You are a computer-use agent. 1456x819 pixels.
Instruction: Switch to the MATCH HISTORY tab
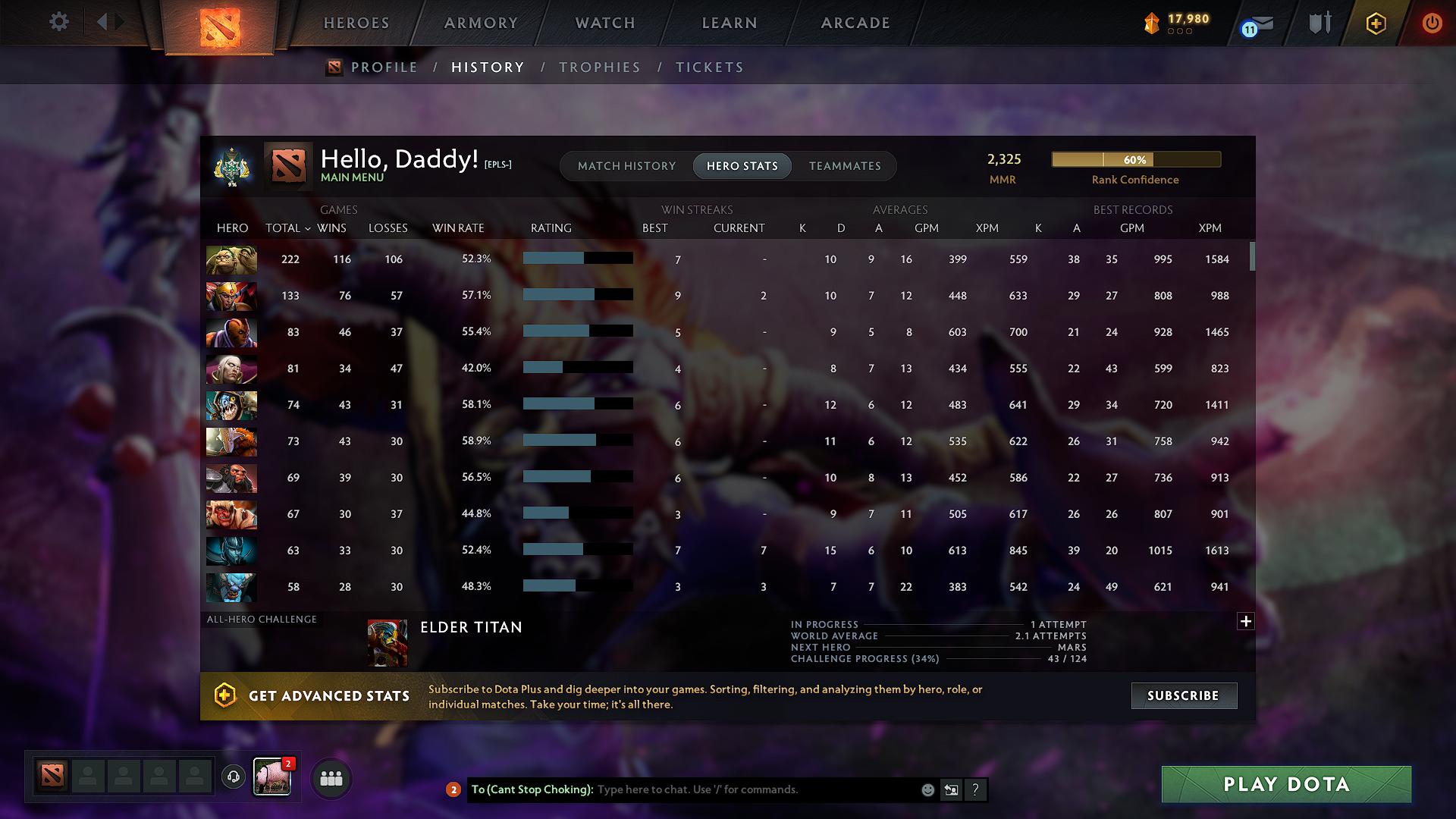click(x=626, y=166)
